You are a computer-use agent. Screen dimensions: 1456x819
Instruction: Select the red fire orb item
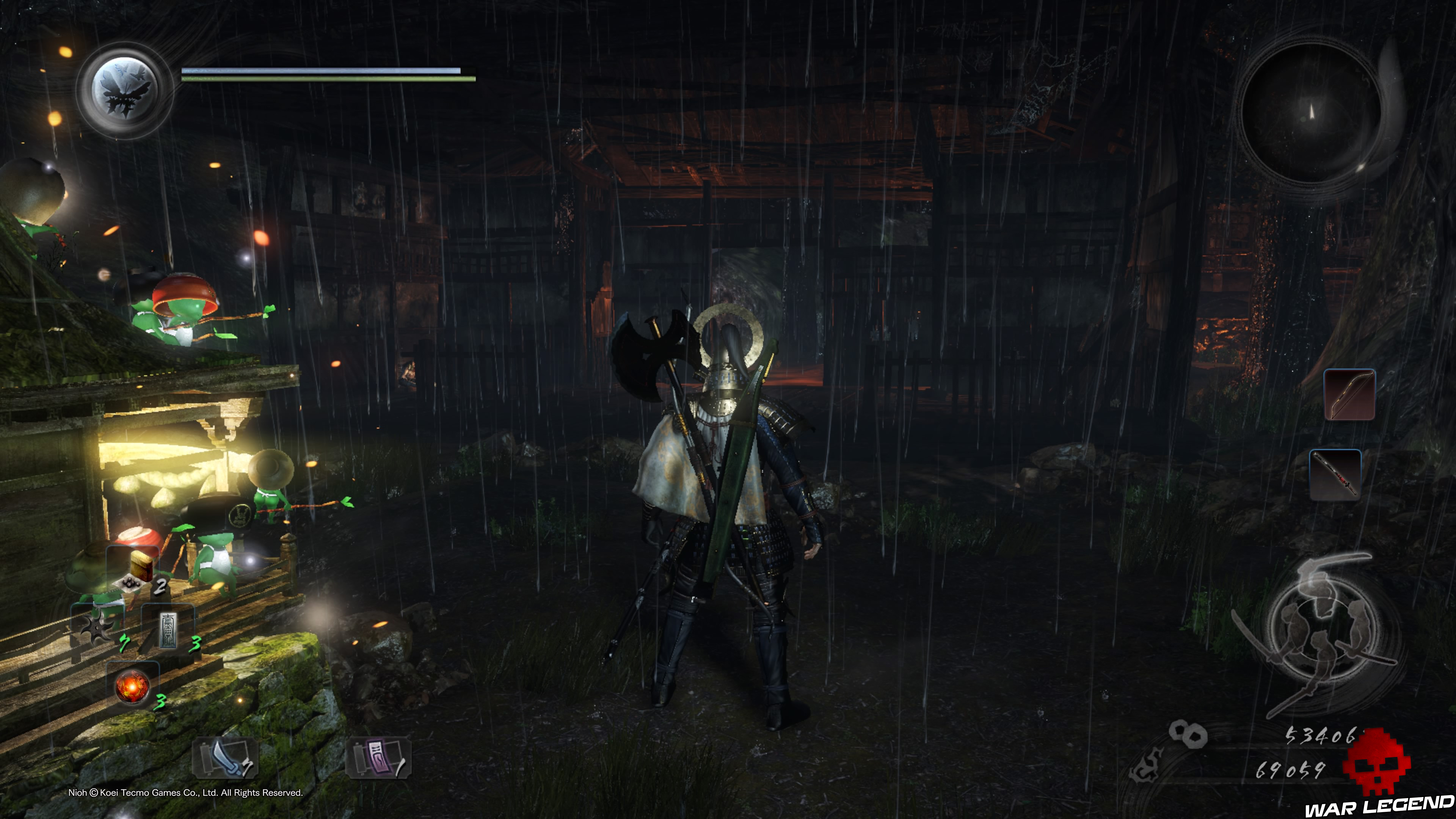click(132, 686)
